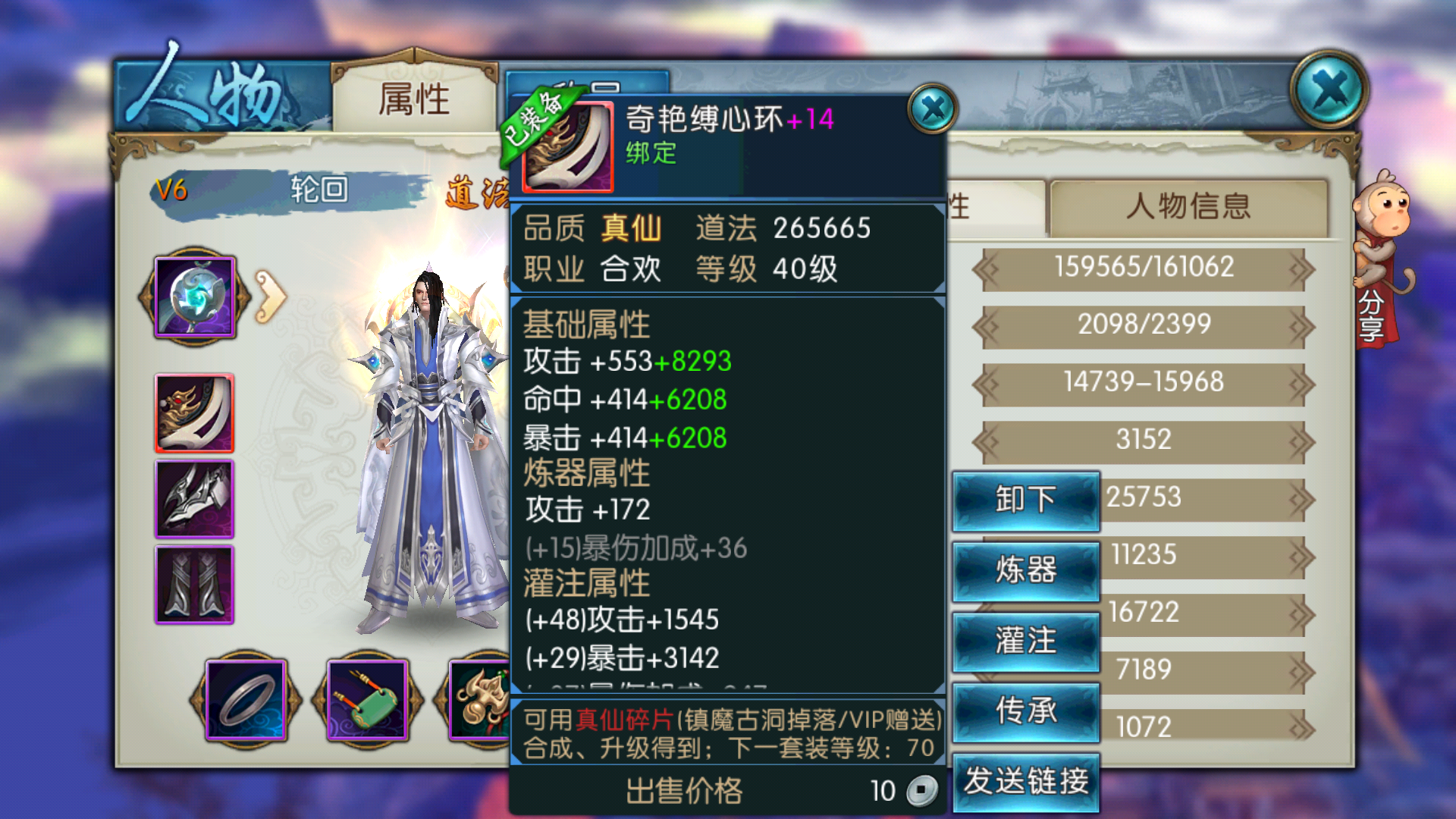Select the dark blade equipment item

194,499
